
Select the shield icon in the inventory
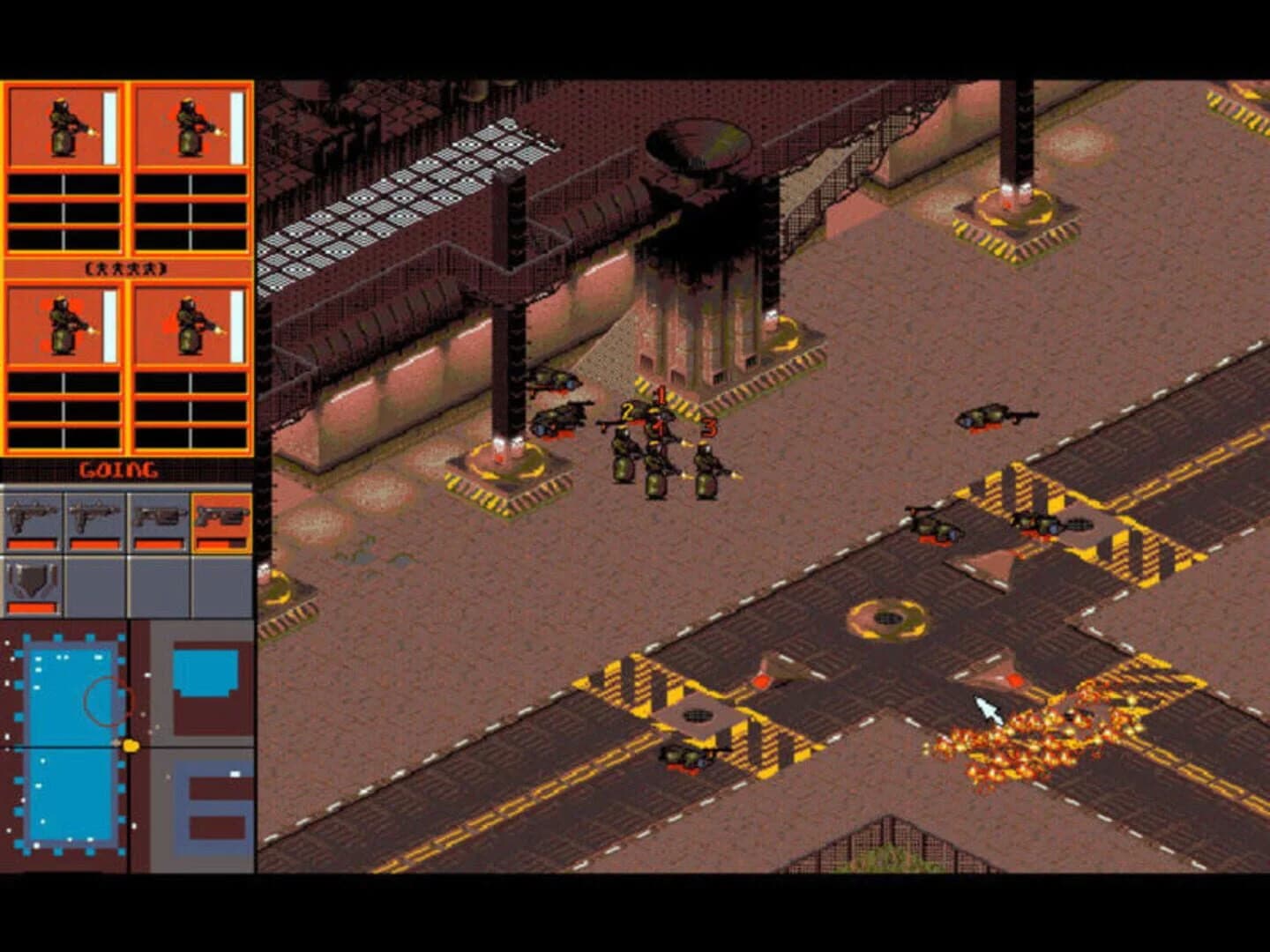click(x=31, y=582)
